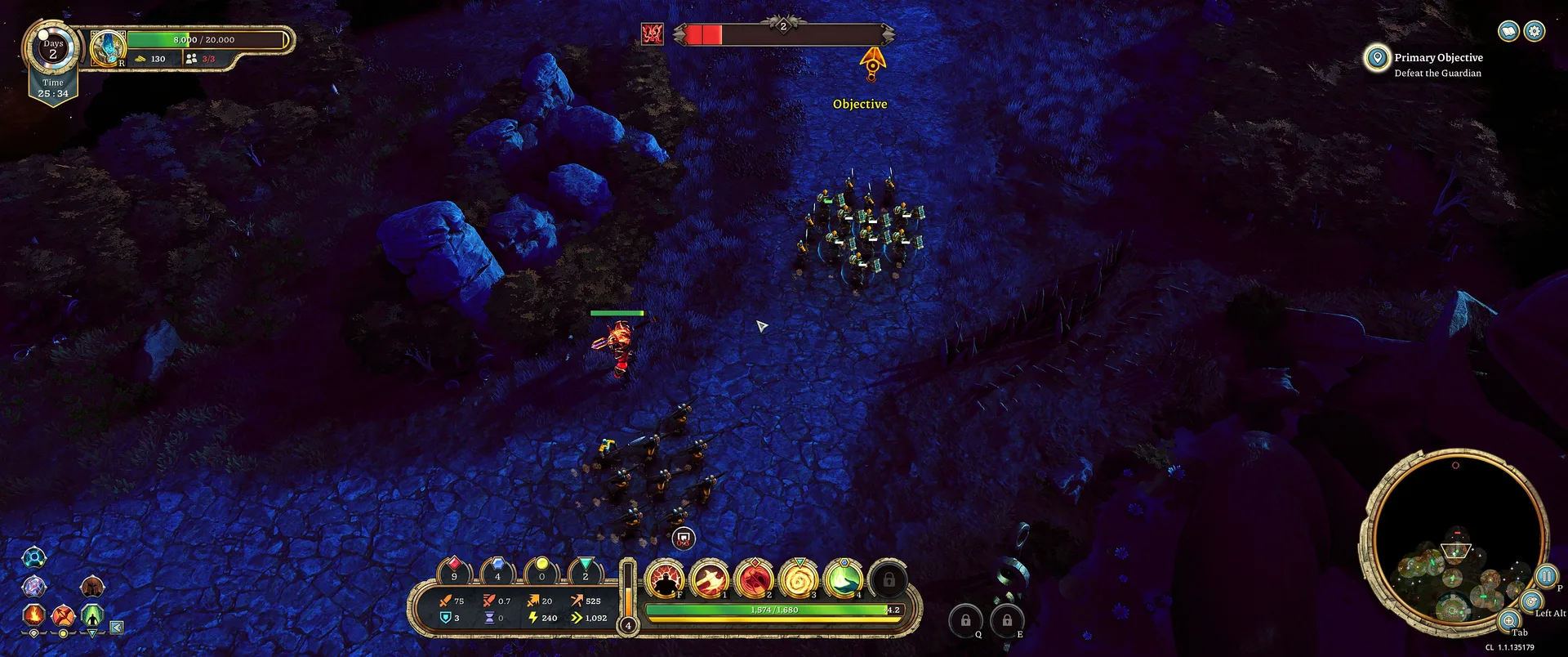Open the codex book button
This screenshot has width=1568, height=657.
[1508, 31]
